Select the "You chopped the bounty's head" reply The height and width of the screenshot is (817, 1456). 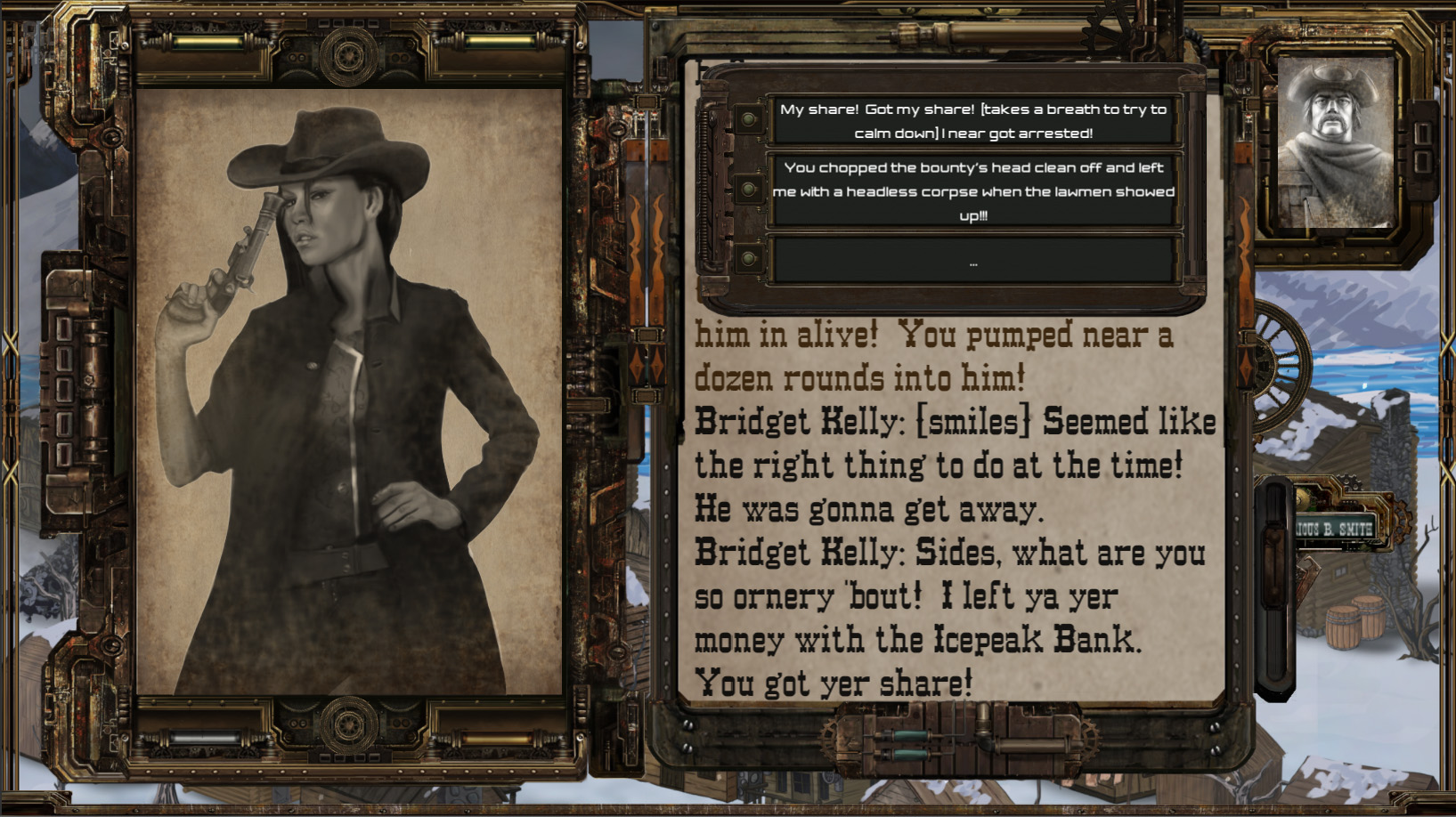973,190
